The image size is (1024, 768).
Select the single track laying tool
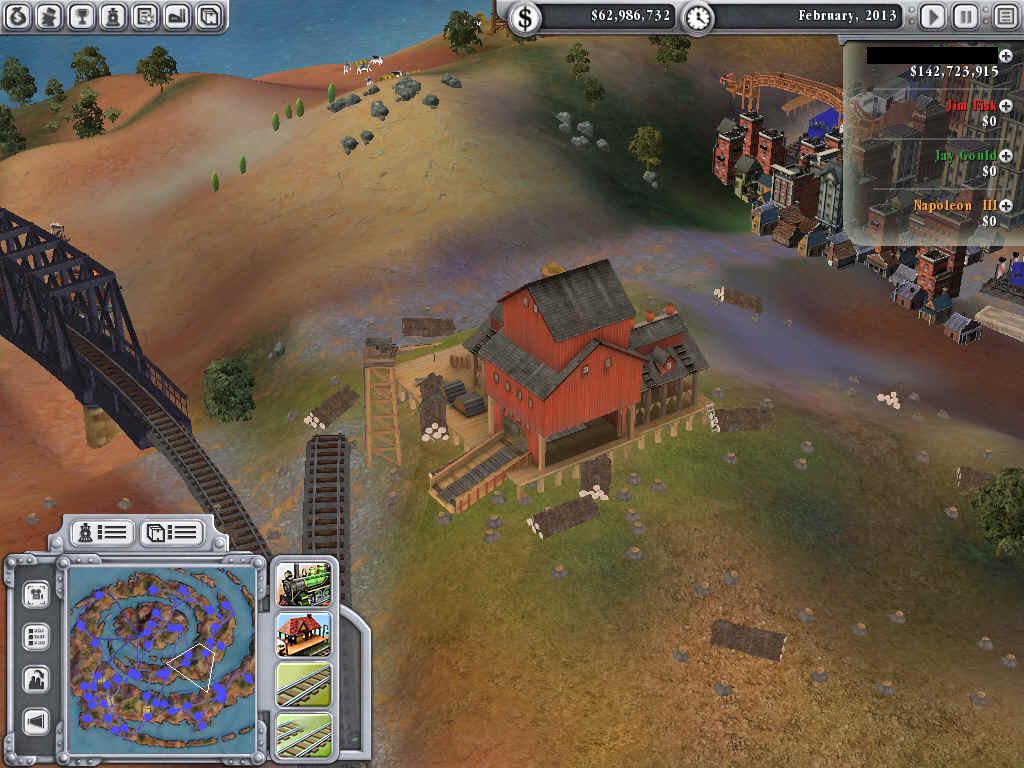point(303,685)
